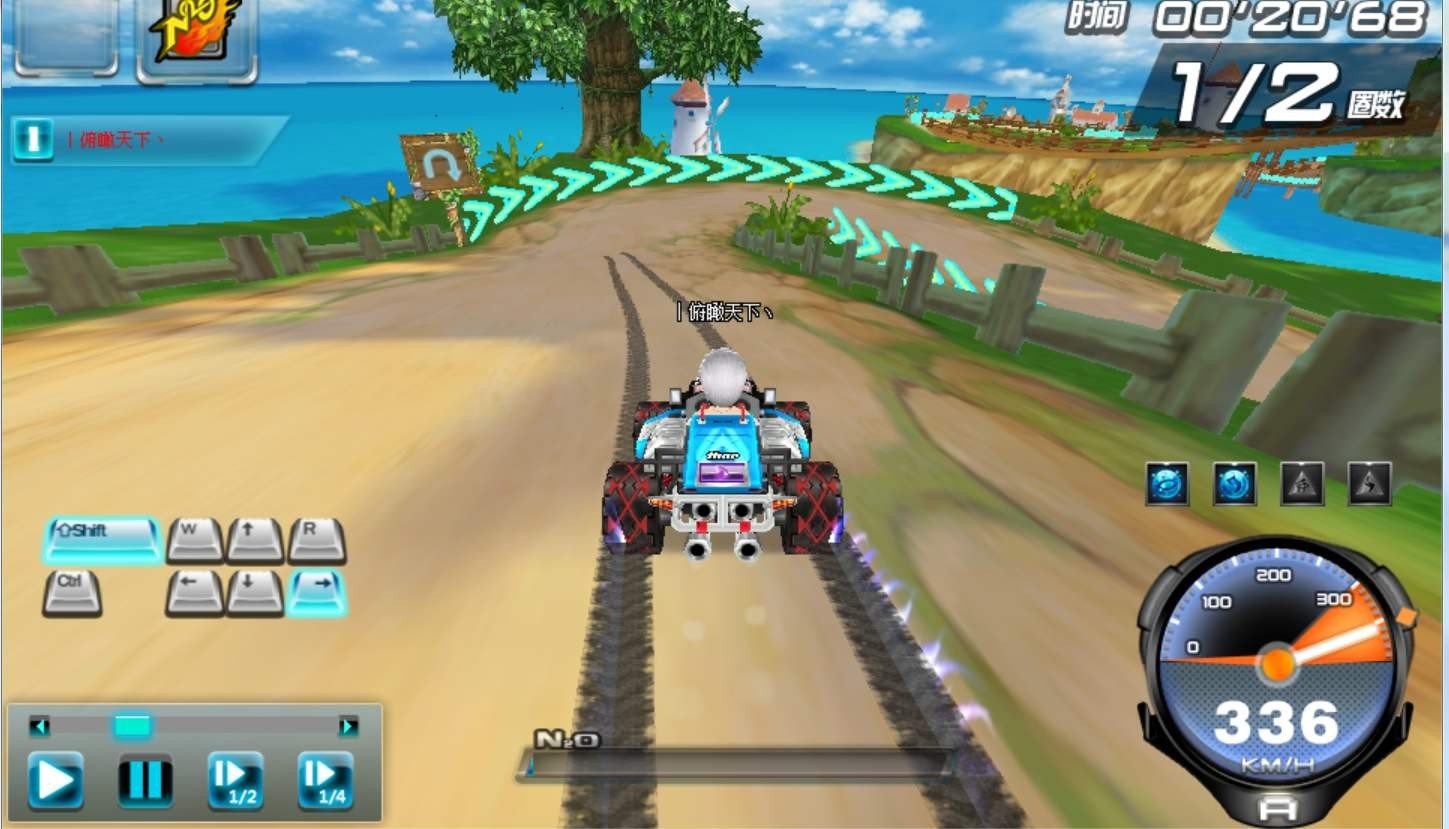This screenshot has height=829, width=1449.
Task: Play the replay at normal speed
Action: (55, 780)
